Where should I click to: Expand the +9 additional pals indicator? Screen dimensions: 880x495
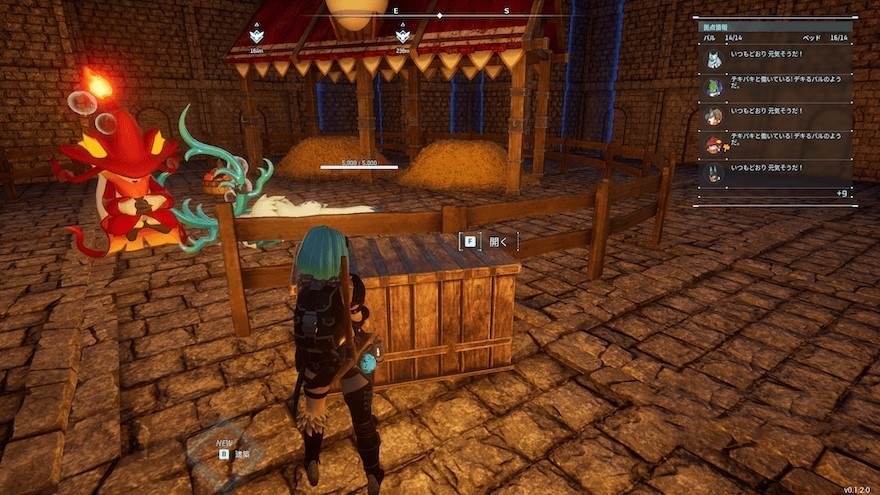842,192
